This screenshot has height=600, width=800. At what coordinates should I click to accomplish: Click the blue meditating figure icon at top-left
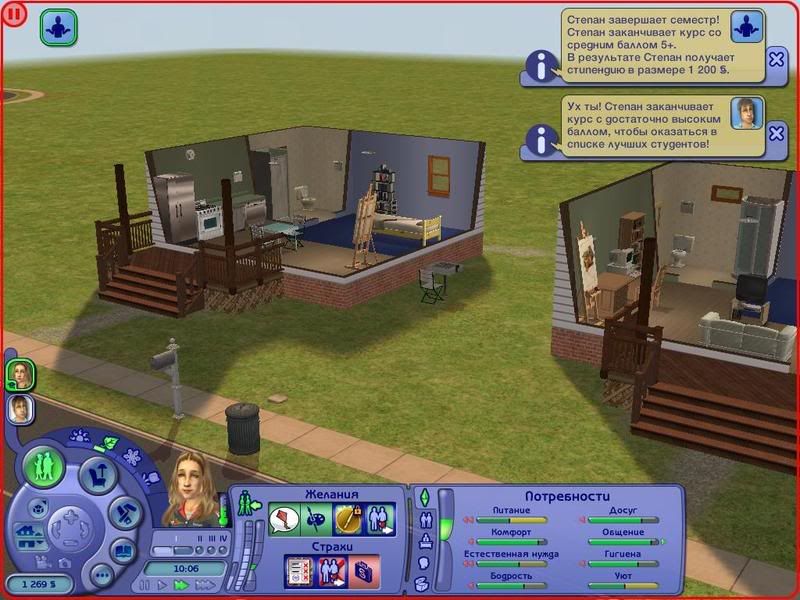(x=59, y=27)
